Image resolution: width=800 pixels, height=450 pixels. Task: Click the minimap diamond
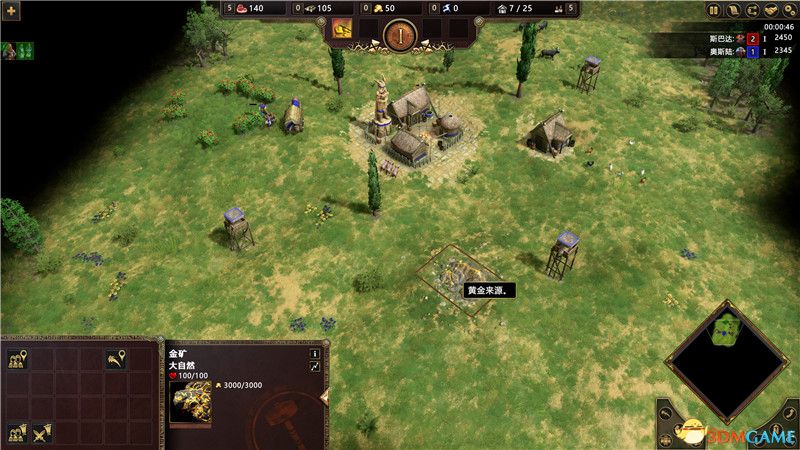tap(727, 361)
